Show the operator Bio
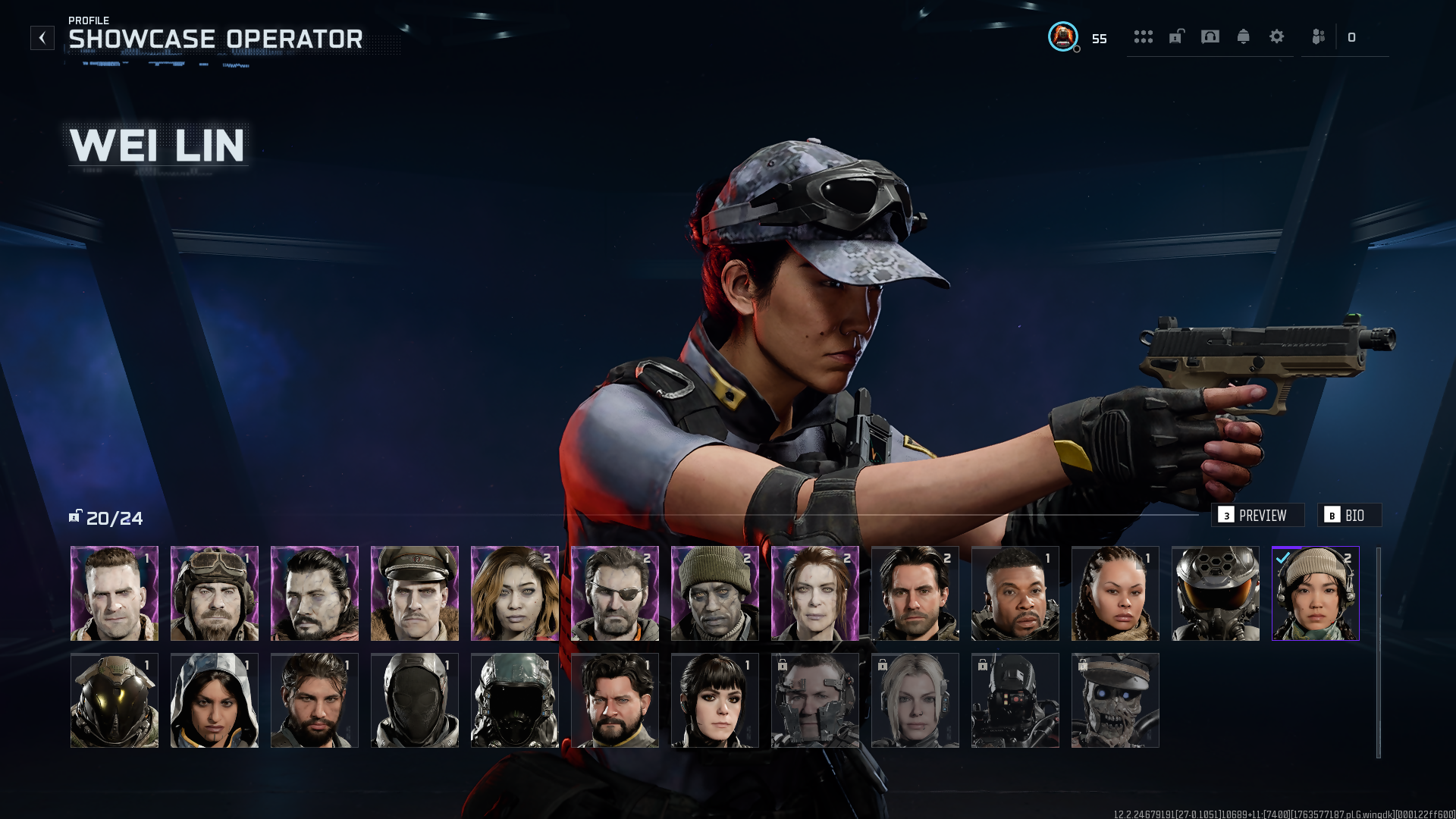This screenshot has height=819, width=1456. 1349,516
